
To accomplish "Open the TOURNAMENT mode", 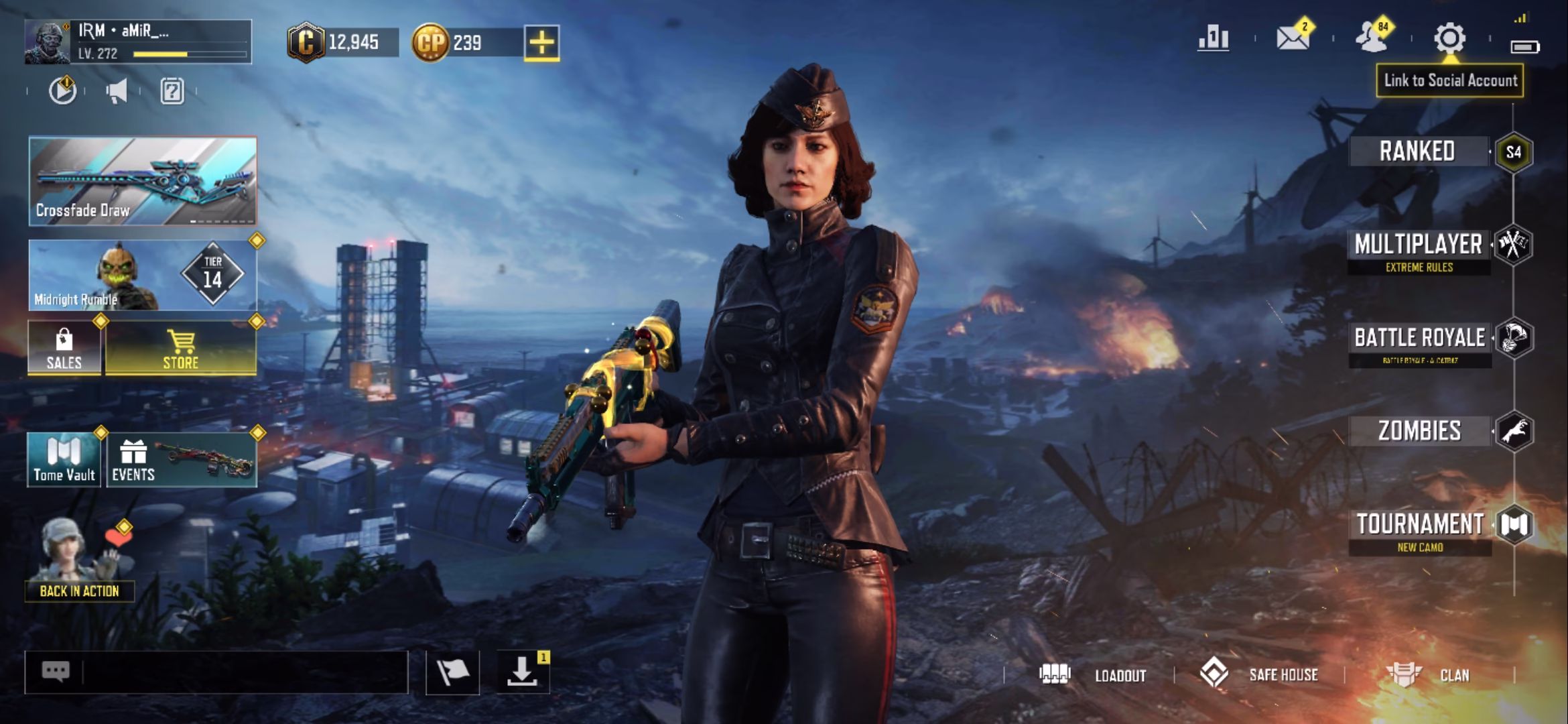I will click(x=1419, y=525).
